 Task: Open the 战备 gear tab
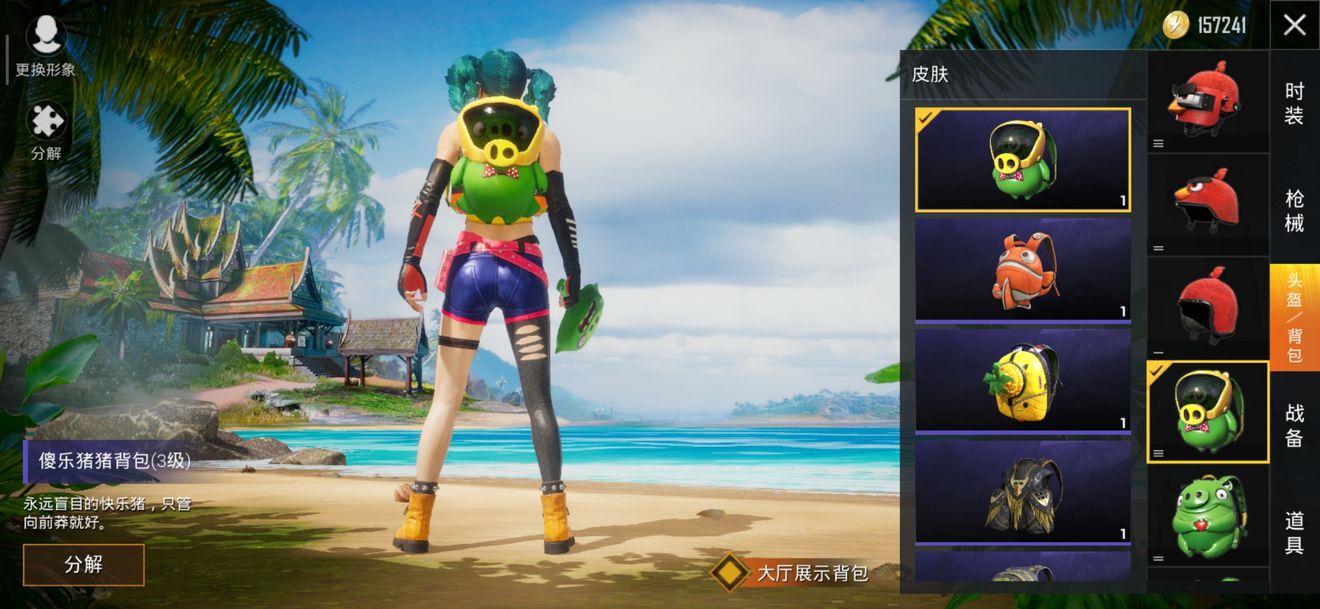click(x=1294, y=424)
